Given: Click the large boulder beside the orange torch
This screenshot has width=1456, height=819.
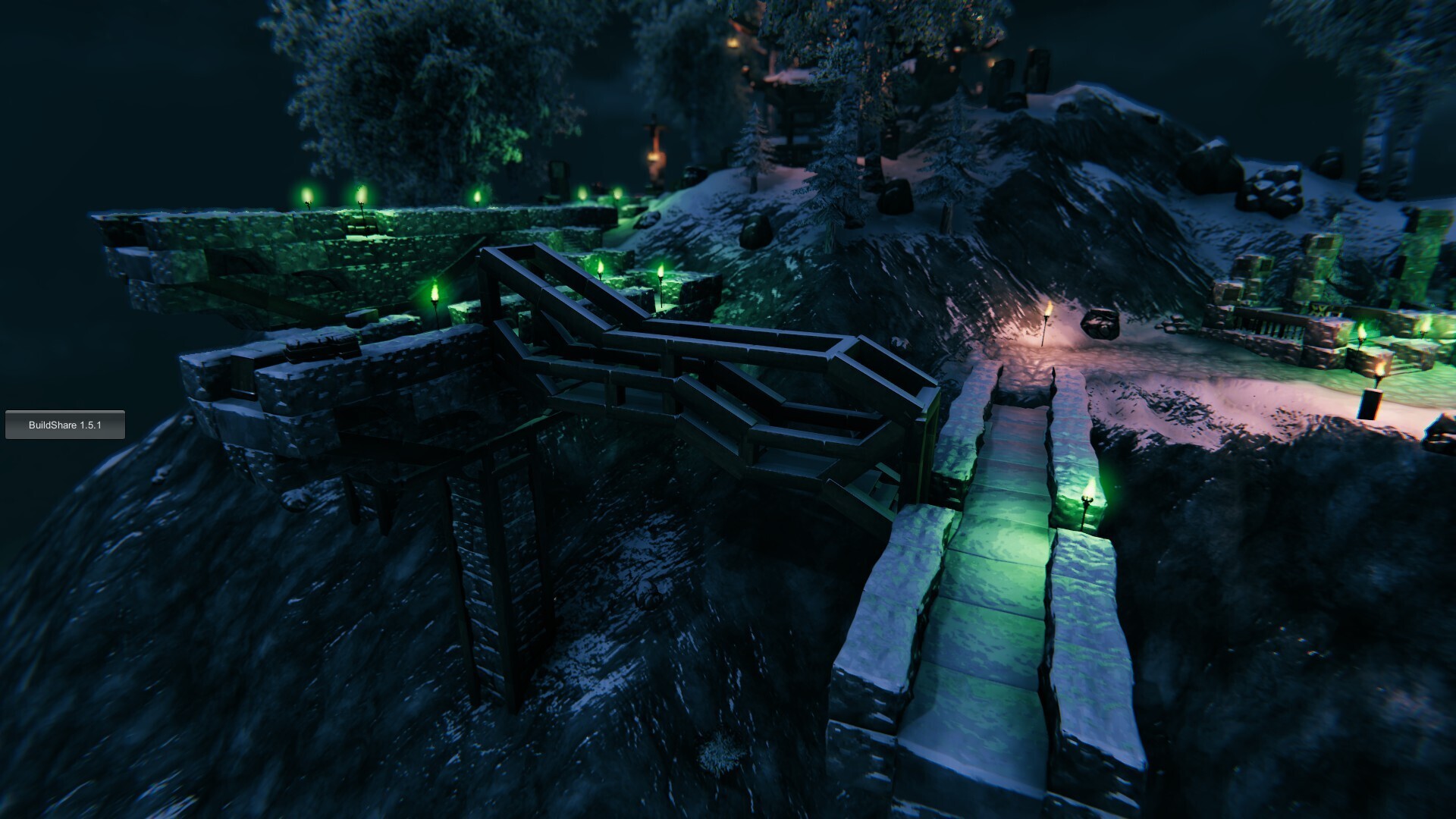Looking at the screenshot, I should pyautogui.click(x=1100, y=322).
